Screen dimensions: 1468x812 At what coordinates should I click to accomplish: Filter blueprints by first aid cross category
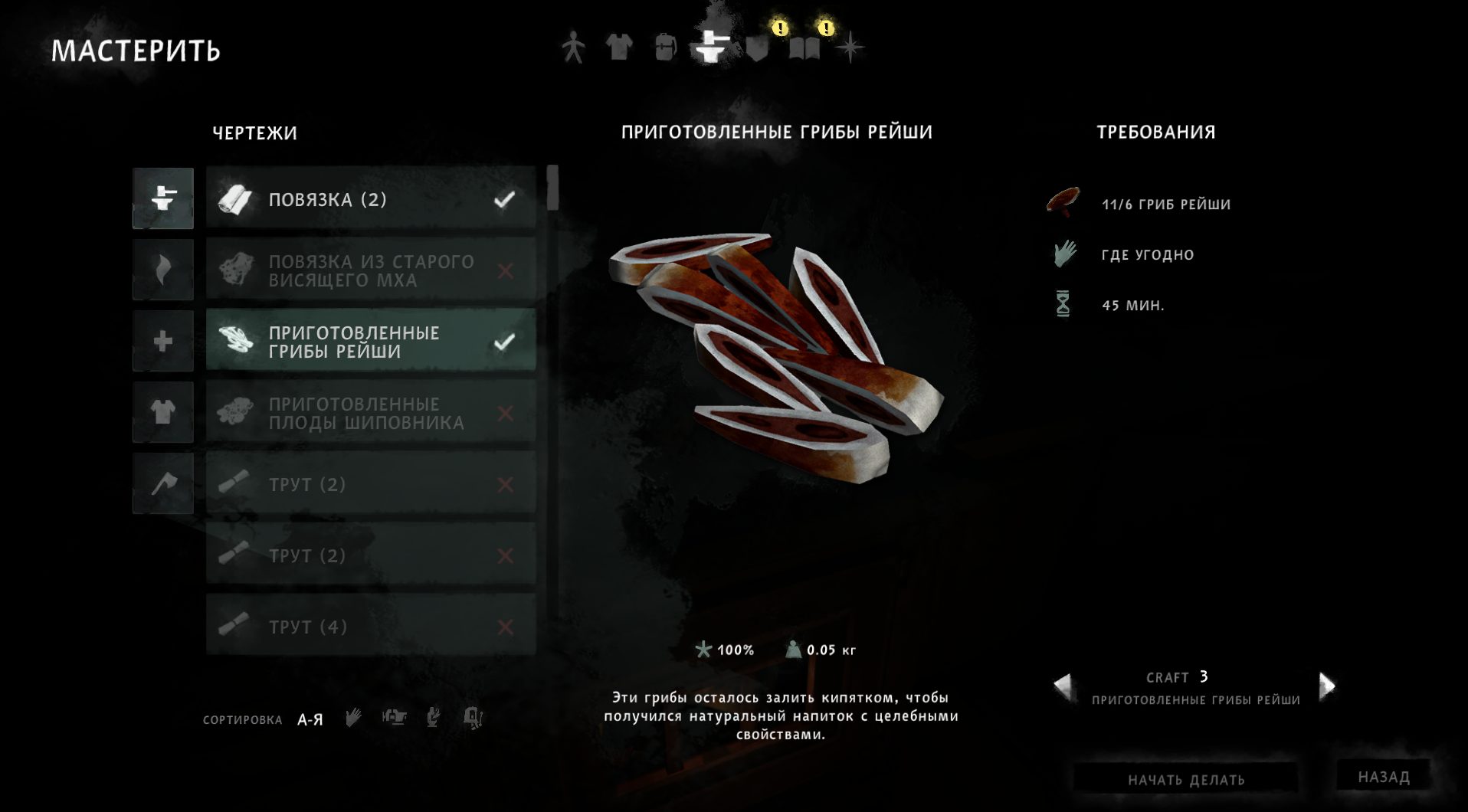coord(162,341)
